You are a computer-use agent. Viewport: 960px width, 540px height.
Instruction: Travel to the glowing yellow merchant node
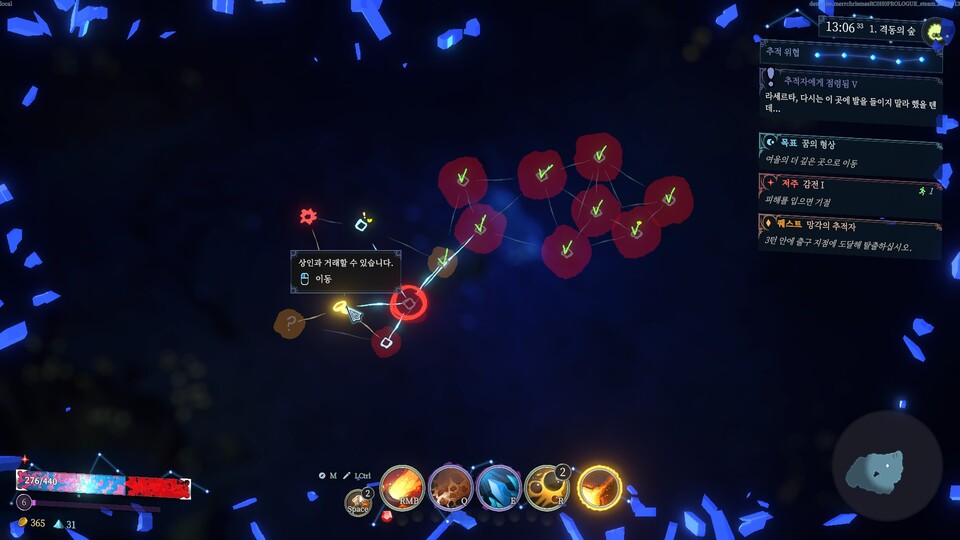tap(340, 305)
